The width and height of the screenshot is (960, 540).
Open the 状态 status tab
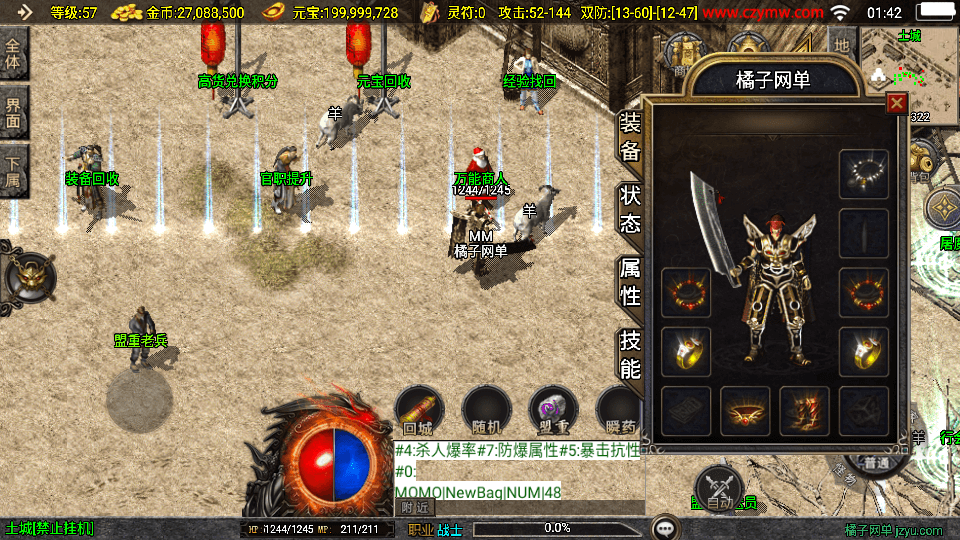[x=630, y=208]
